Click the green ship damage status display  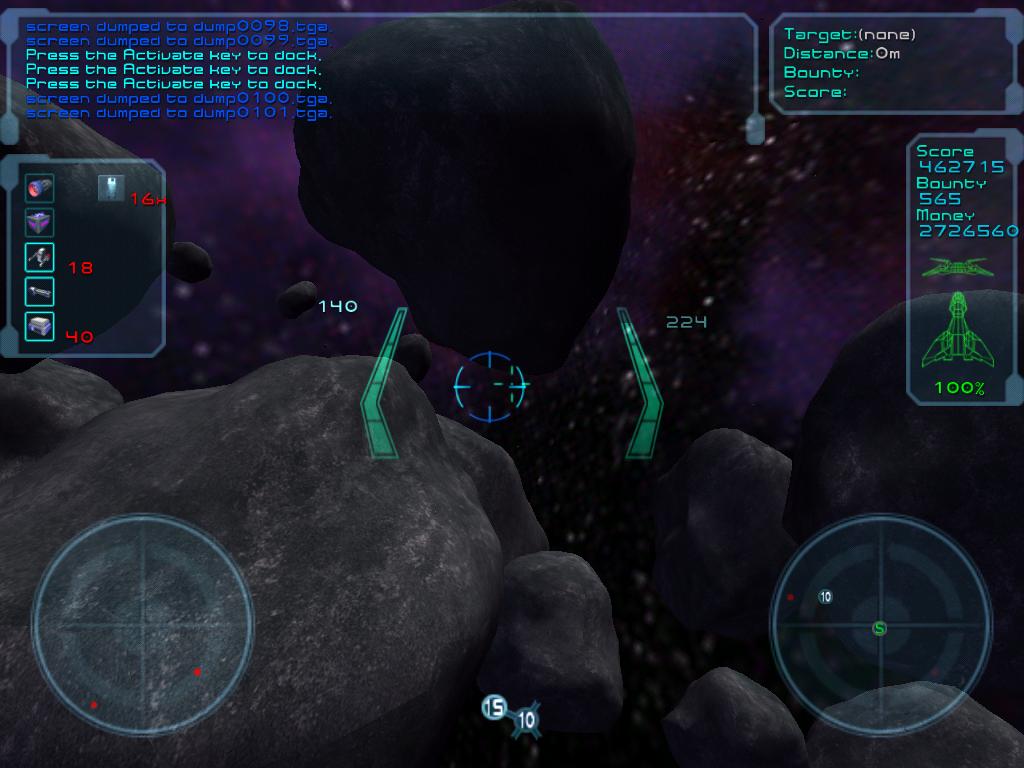coord(958,330)
